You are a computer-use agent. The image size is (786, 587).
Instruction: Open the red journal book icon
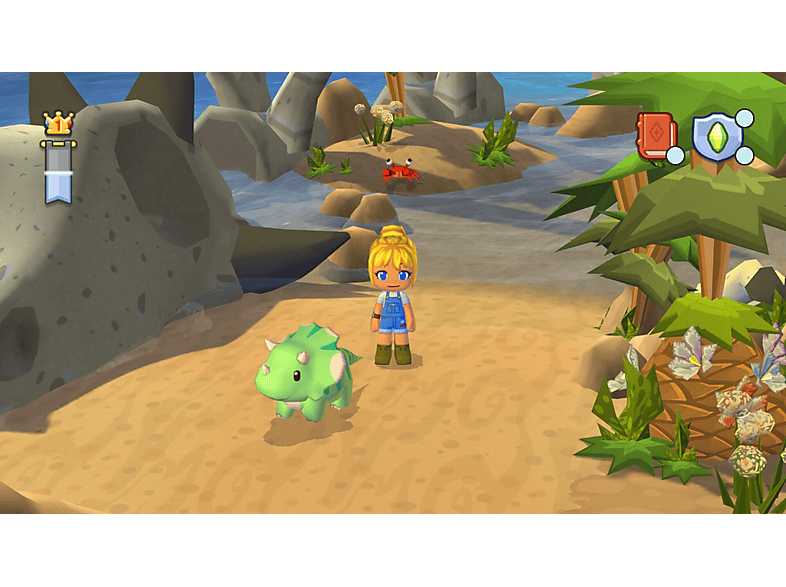click(x=656, y=136)
